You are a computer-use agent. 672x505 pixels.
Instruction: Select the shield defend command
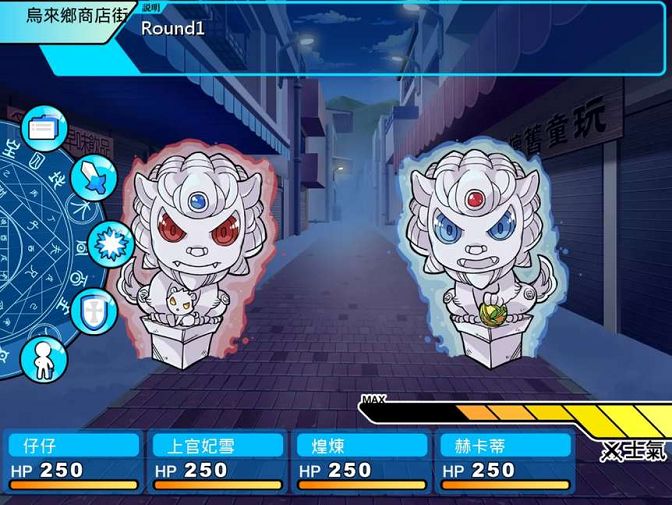click(92, 307)
